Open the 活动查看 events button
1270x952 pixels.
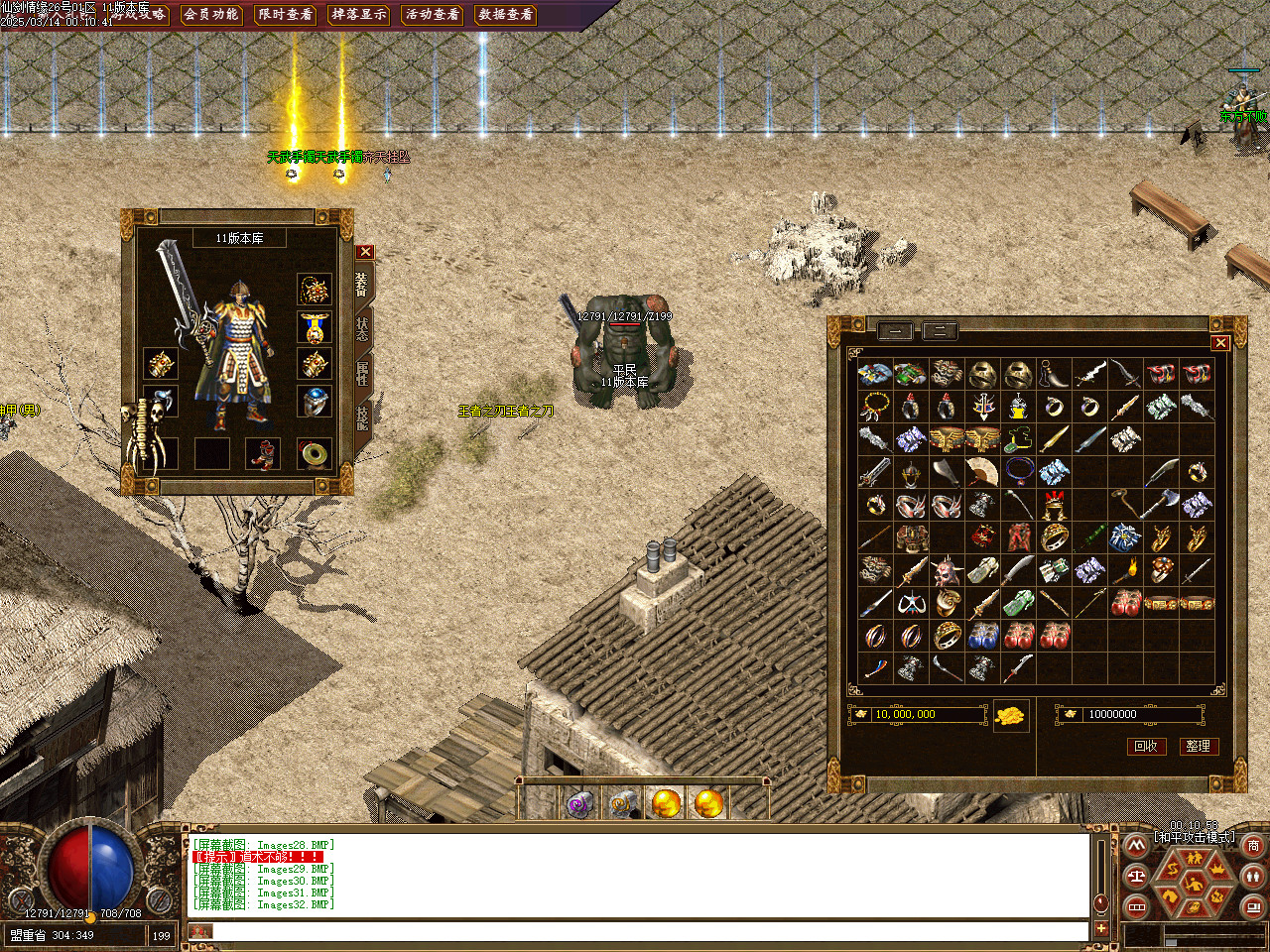(432, 15)
